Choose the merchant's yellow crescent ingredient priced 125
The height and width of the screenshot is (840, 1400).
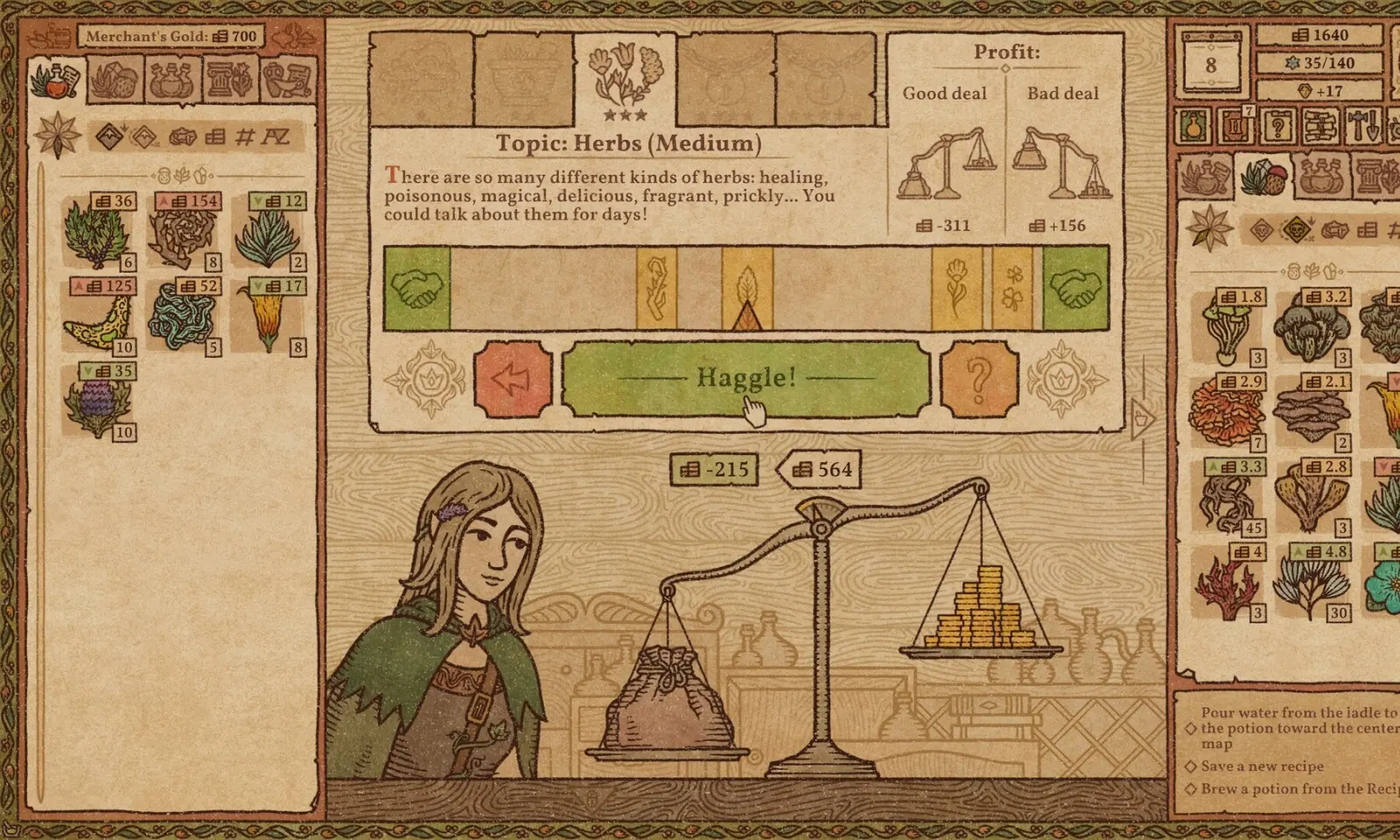(x=98, y=317)
